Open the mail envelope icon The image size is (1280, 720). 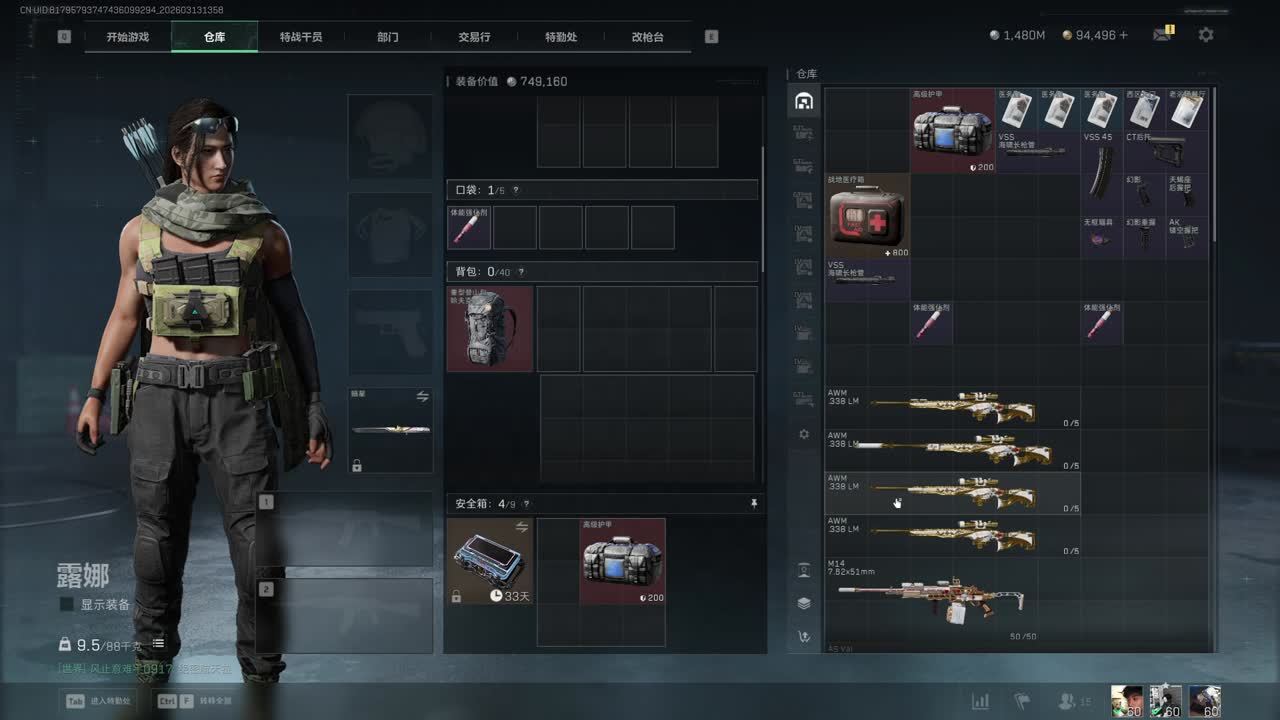(x=1161, y=35)
